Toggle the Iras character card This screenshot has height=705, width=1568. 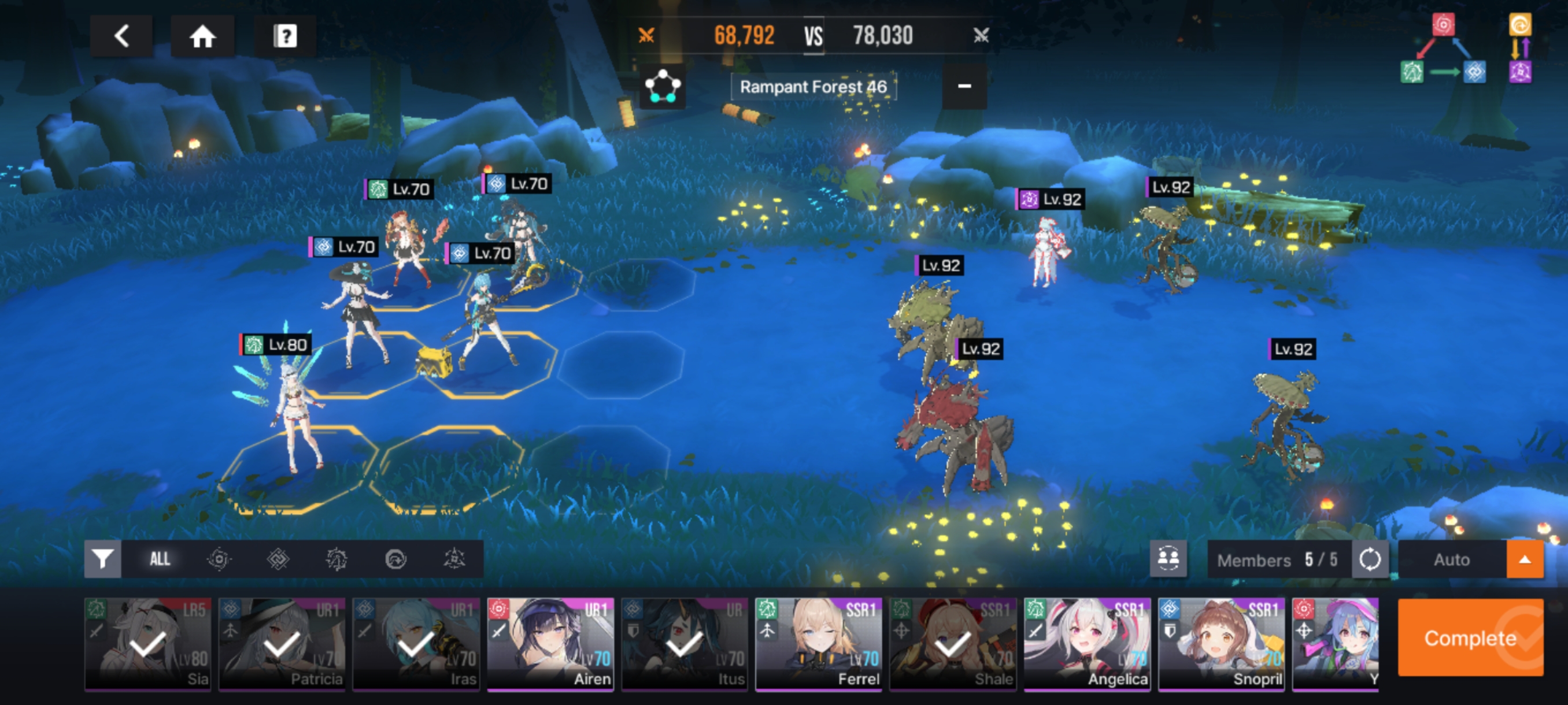click(x=416, y=644)
